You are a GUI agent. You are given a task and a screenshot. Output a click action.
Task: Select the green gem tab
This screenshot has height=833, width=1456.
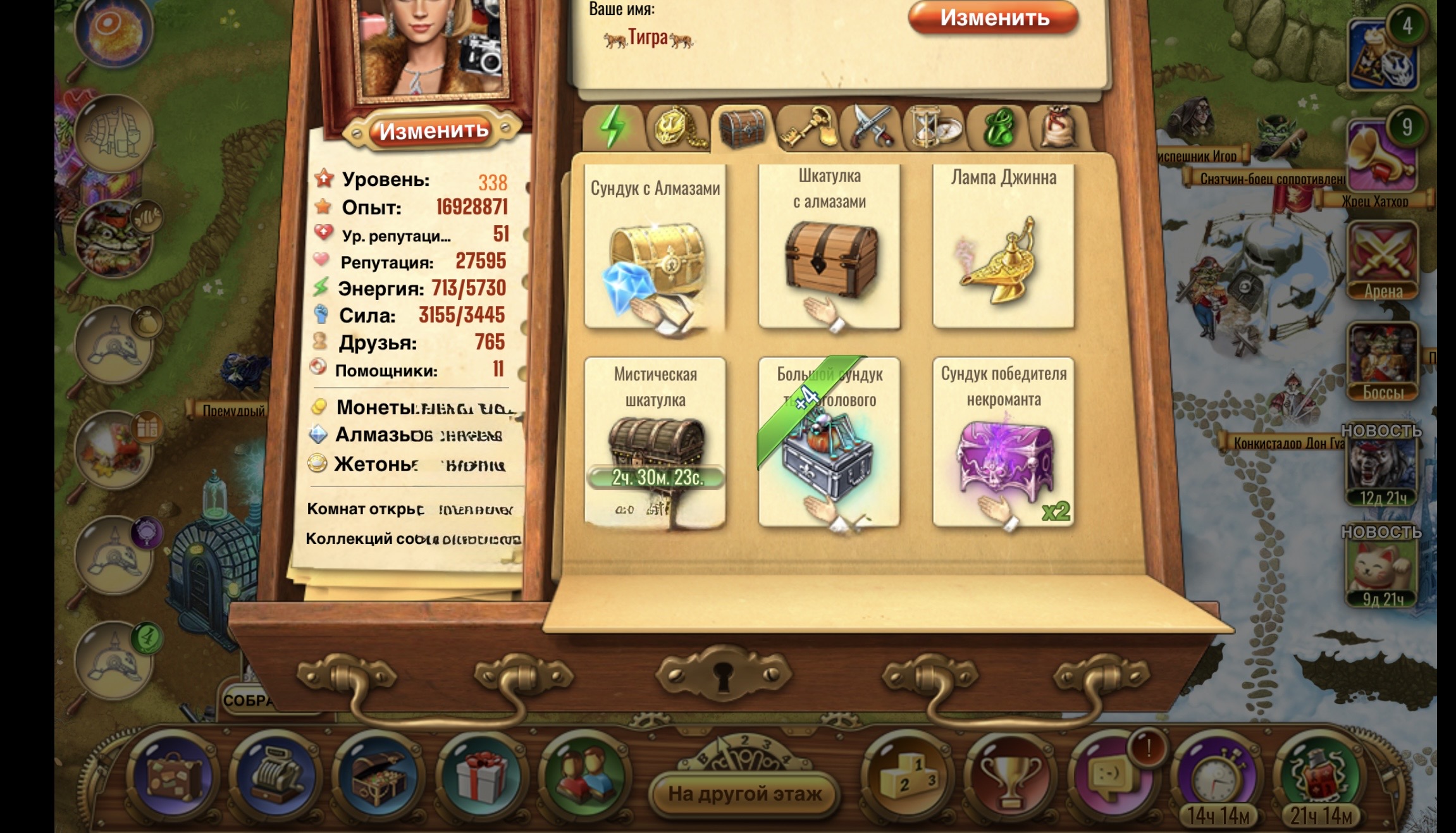(998, 128)
